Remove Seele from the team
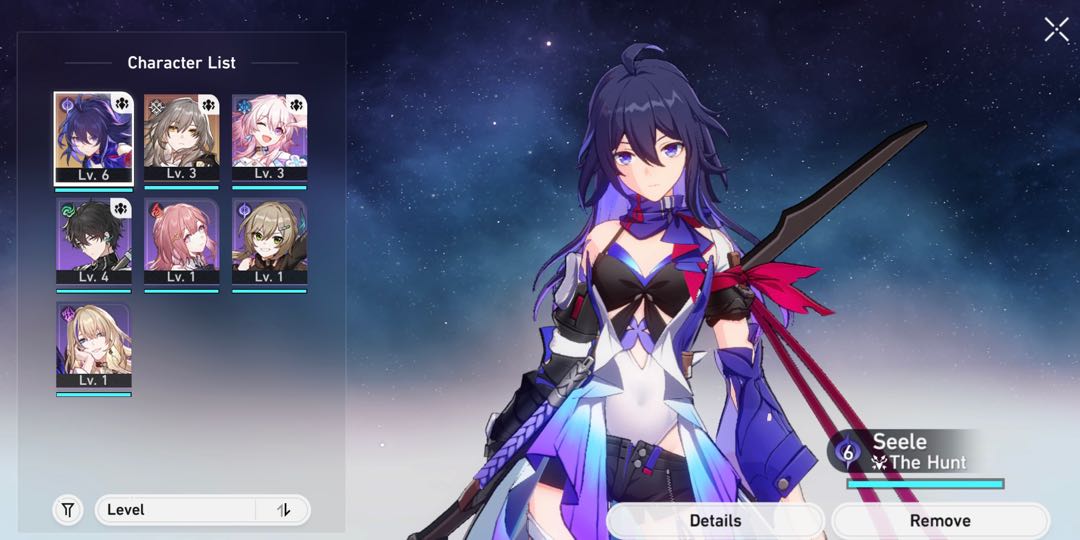The width and height of the screenshot is (1080, 540). click(x=940, y=520)
